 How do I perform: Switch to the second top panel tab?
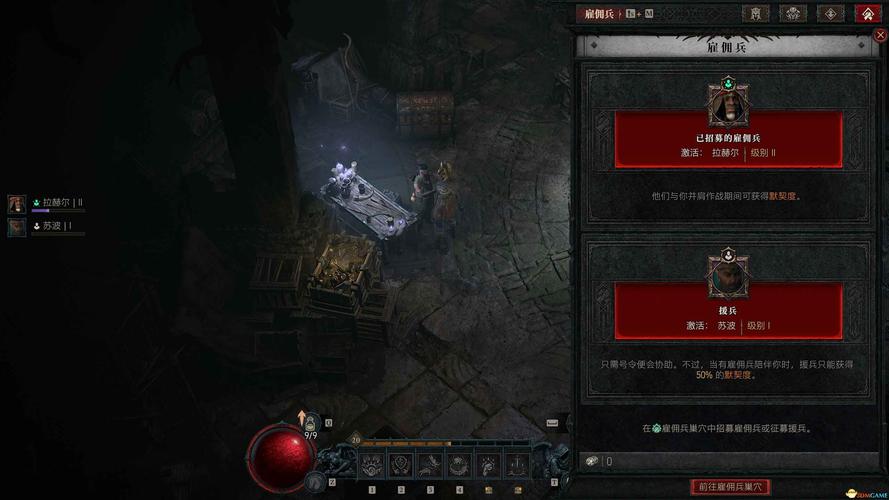tap(794, 14)
